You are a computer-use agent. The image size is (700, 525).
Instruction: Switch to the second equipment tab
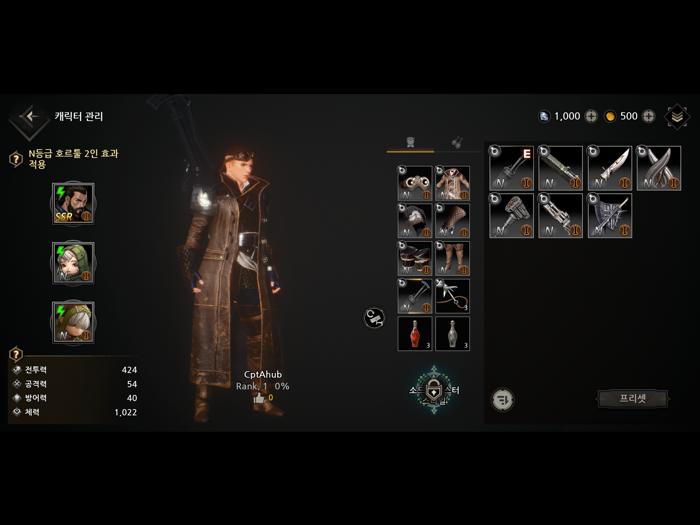click(456, 142)
